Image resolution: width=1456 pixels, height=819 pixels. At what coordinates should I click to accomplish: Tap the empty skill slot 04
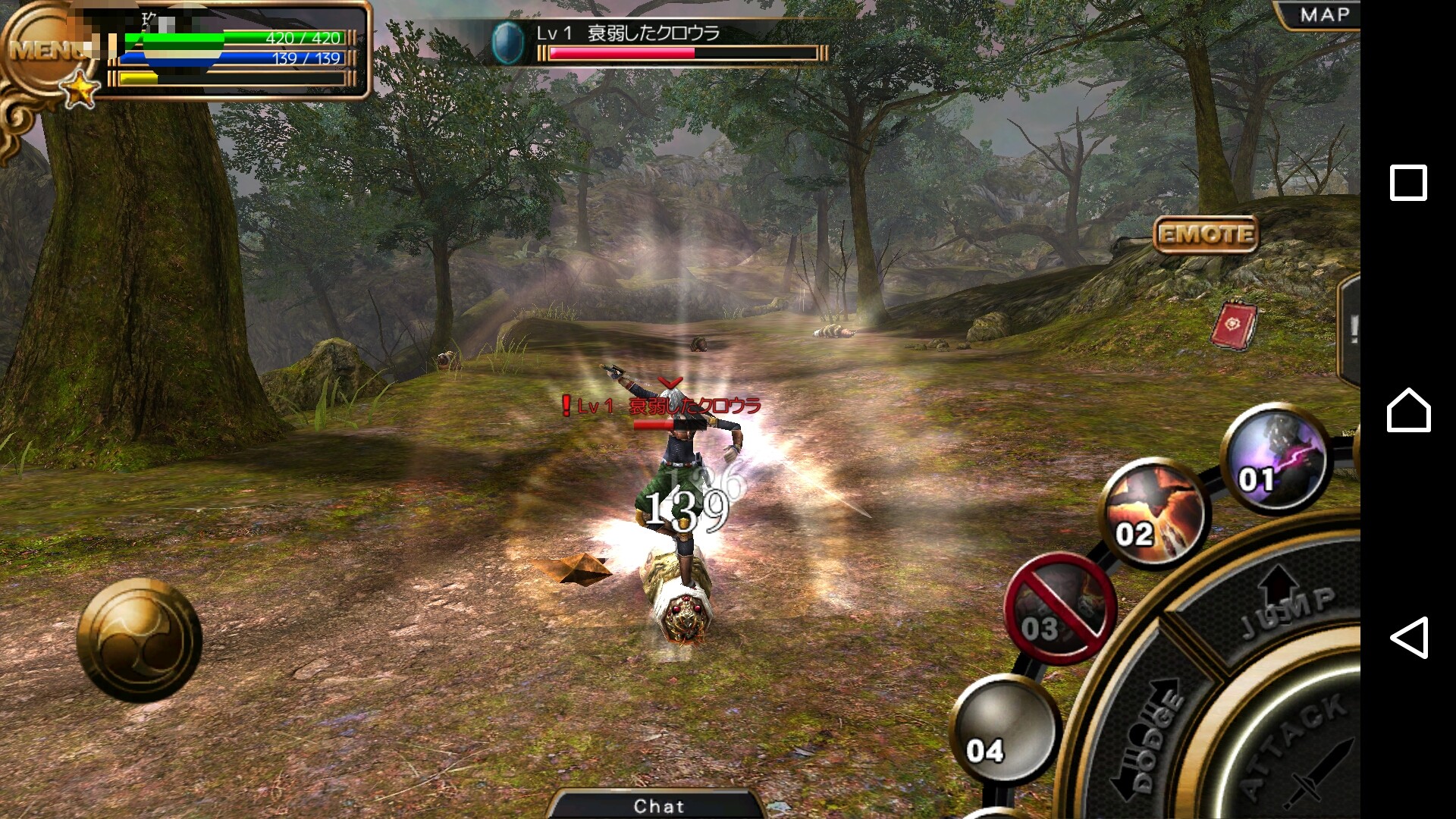1004,730
